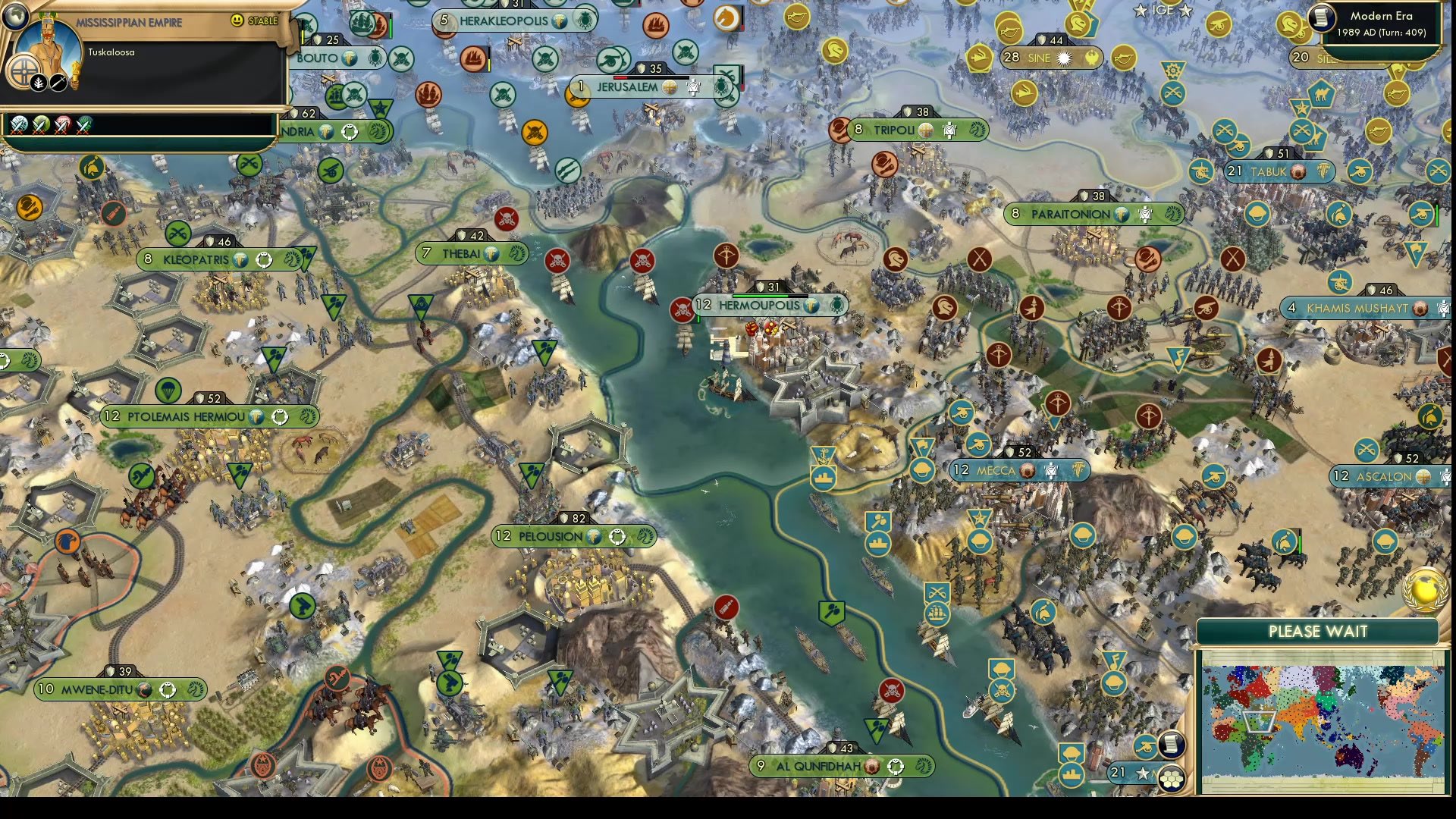
Task: Select the Mississippian Empire sun-wheel civ symbol
Action: click(x=24, y=72)
